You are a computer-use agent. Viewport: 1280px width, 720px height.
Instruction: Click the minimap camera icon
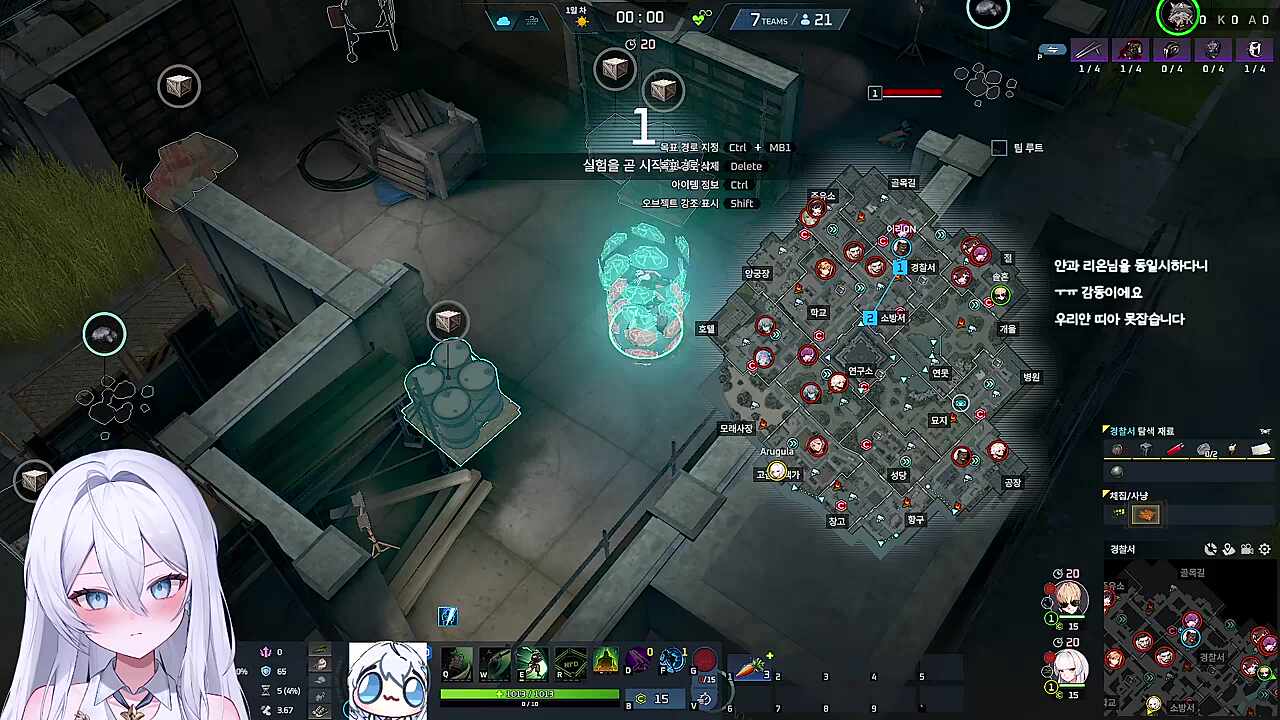click(1247, 549)
